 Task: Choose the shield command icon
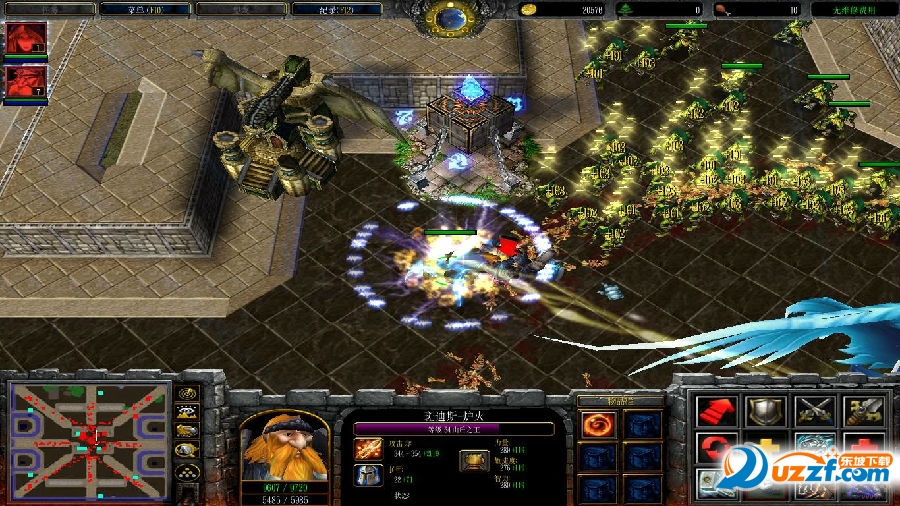pyautogui.click(x=765, y=411)
